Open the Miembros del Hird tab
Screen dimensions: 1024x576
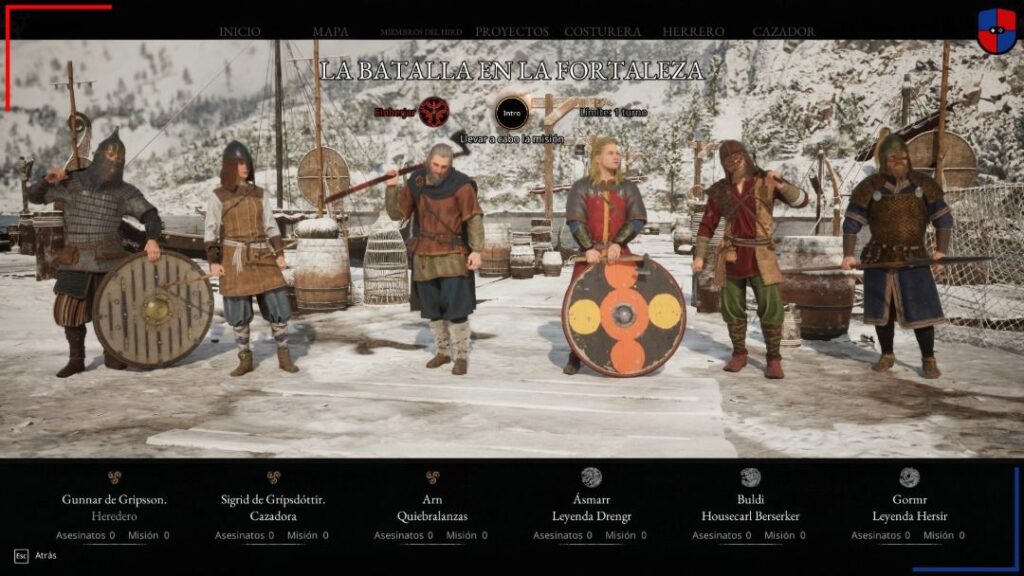[423, 32]
